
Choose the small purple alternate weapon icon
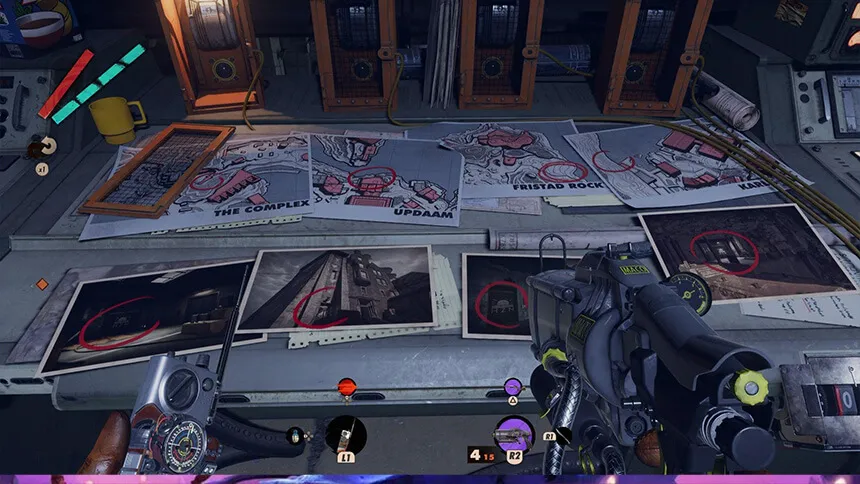coord(513,386)
